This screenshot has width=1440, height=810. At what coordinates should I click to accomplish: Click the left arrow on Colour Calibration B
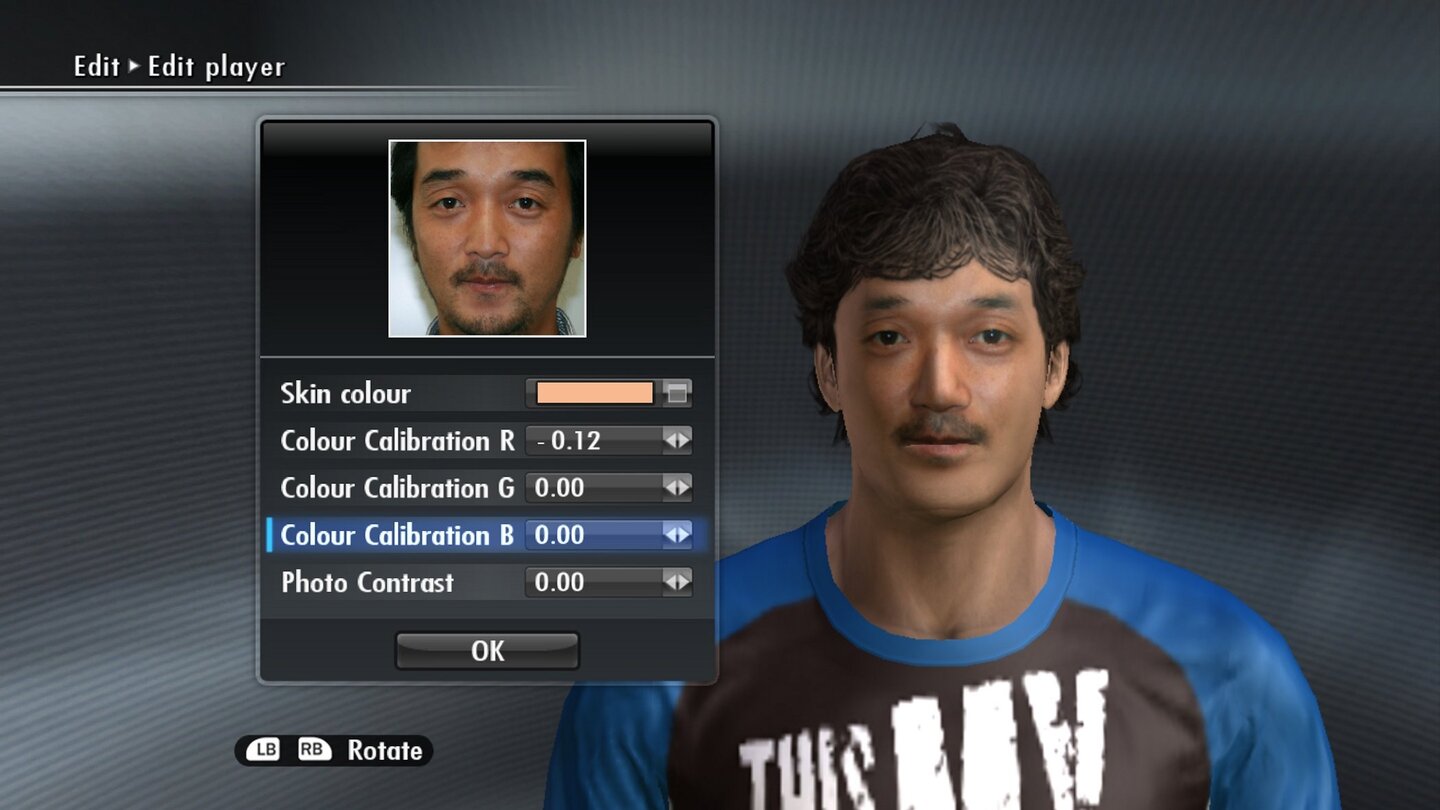click(669, 535)
